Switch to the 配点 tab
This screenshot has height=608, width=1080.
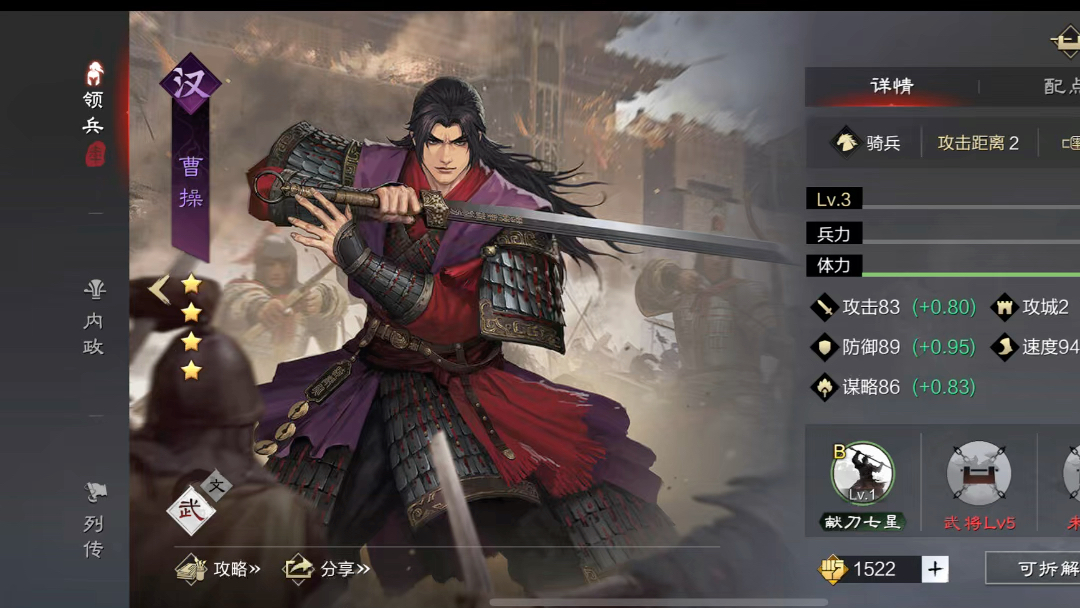[x=1060, y=86]
